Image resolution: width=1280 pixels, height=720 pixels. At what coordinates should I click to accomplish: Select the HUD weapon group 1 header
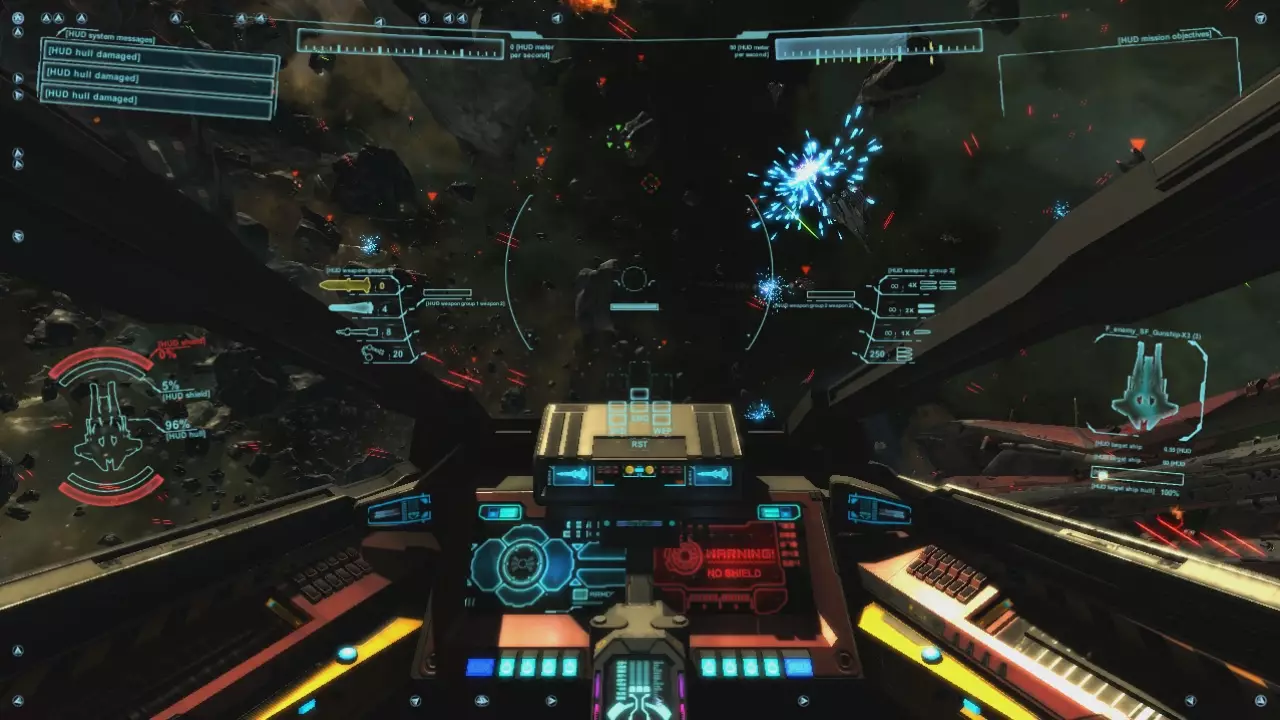click(360, 270)
